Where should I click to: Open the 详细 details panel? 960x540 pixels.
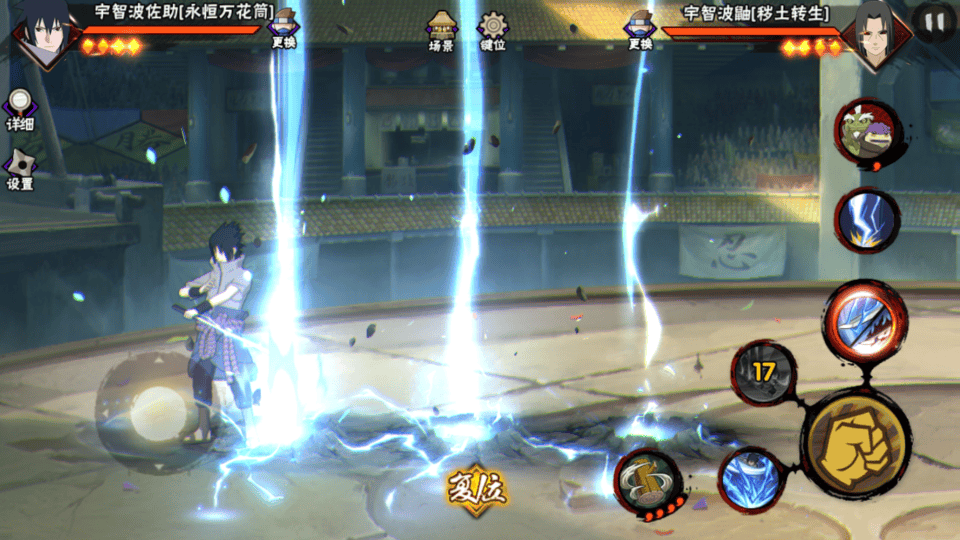(19, 109)
